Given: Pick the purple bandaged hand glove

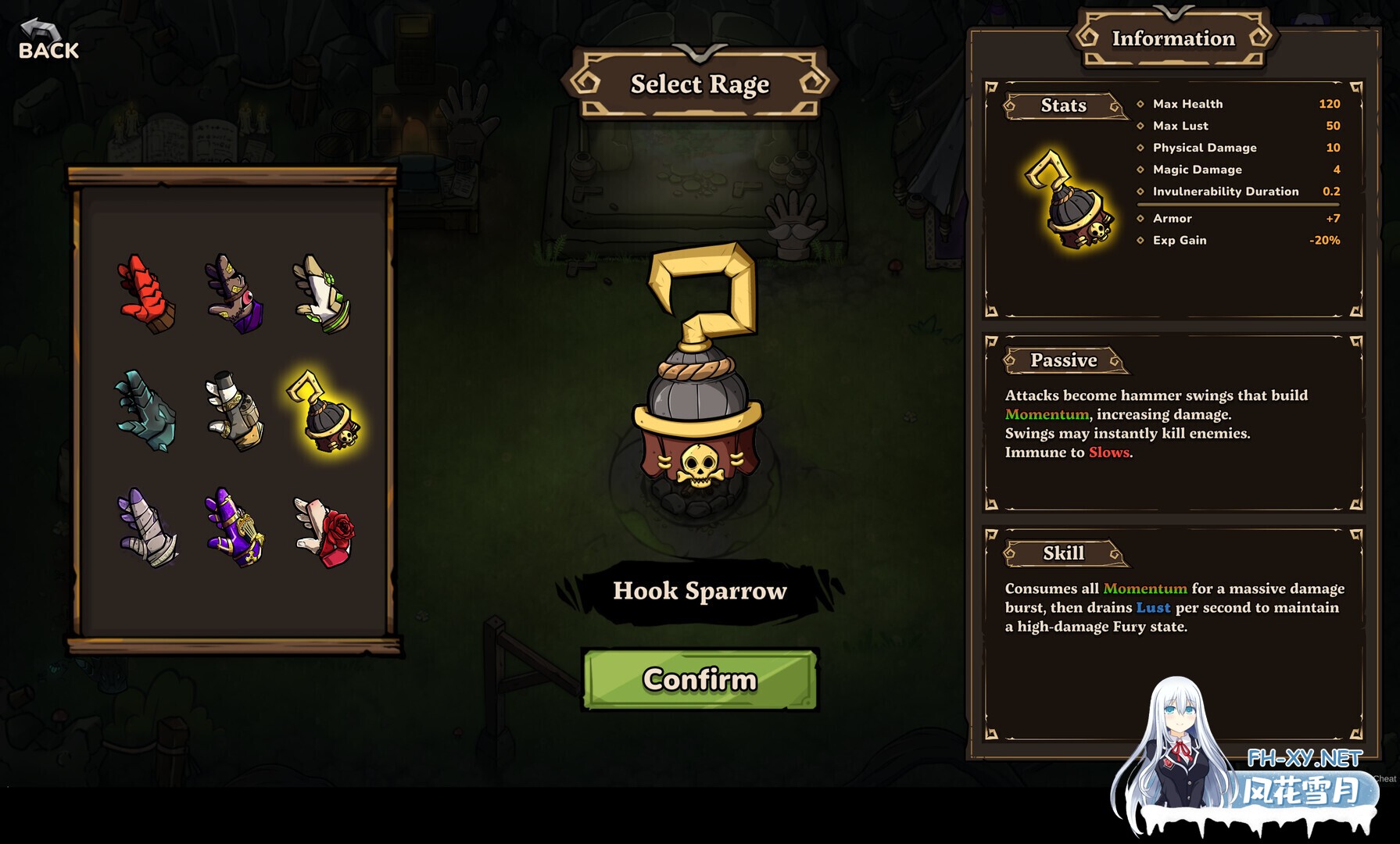Looking at the screenshot, I should coord(147,527).
